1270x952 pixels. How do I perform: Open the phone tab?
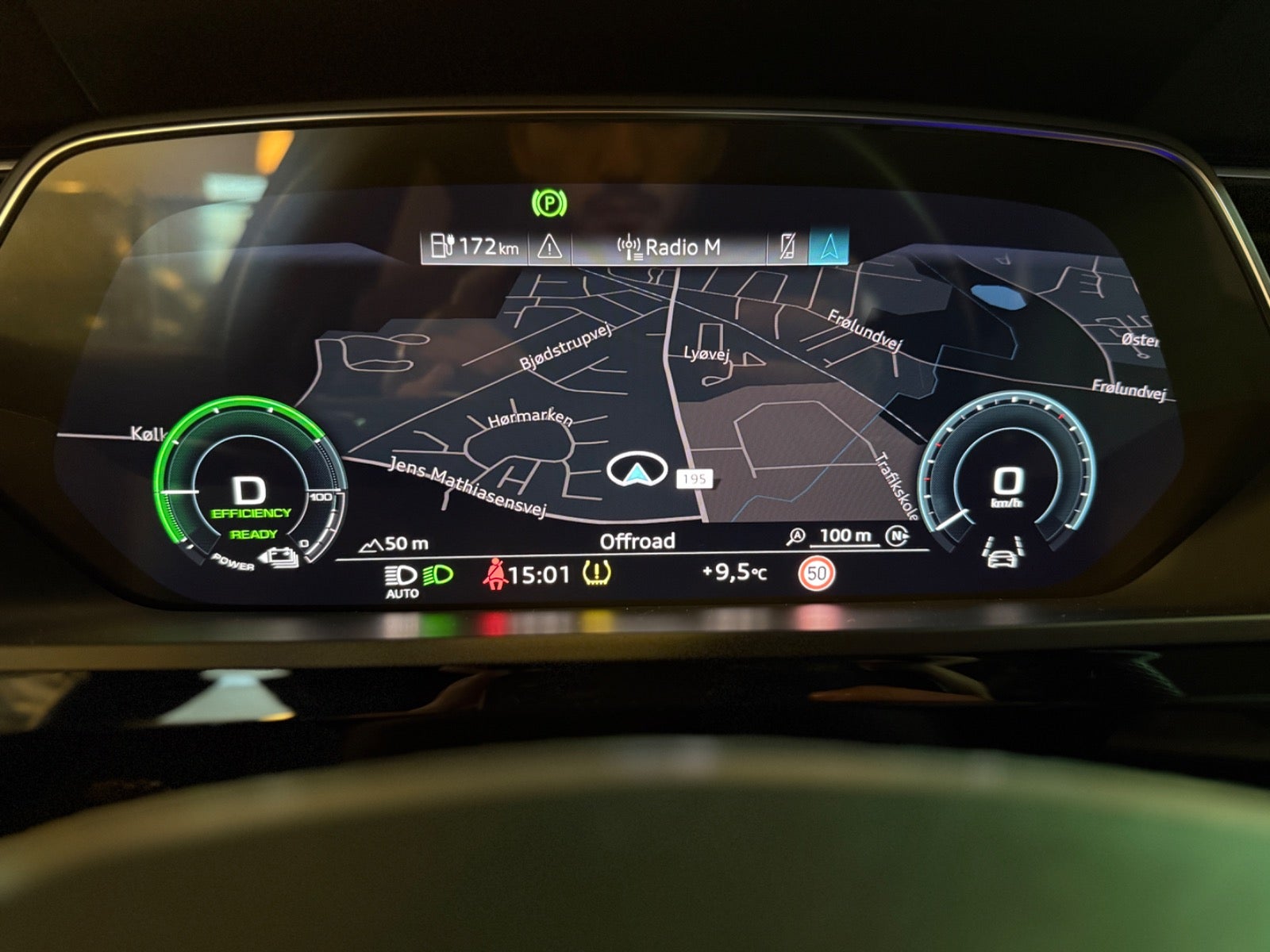(787, 247)
